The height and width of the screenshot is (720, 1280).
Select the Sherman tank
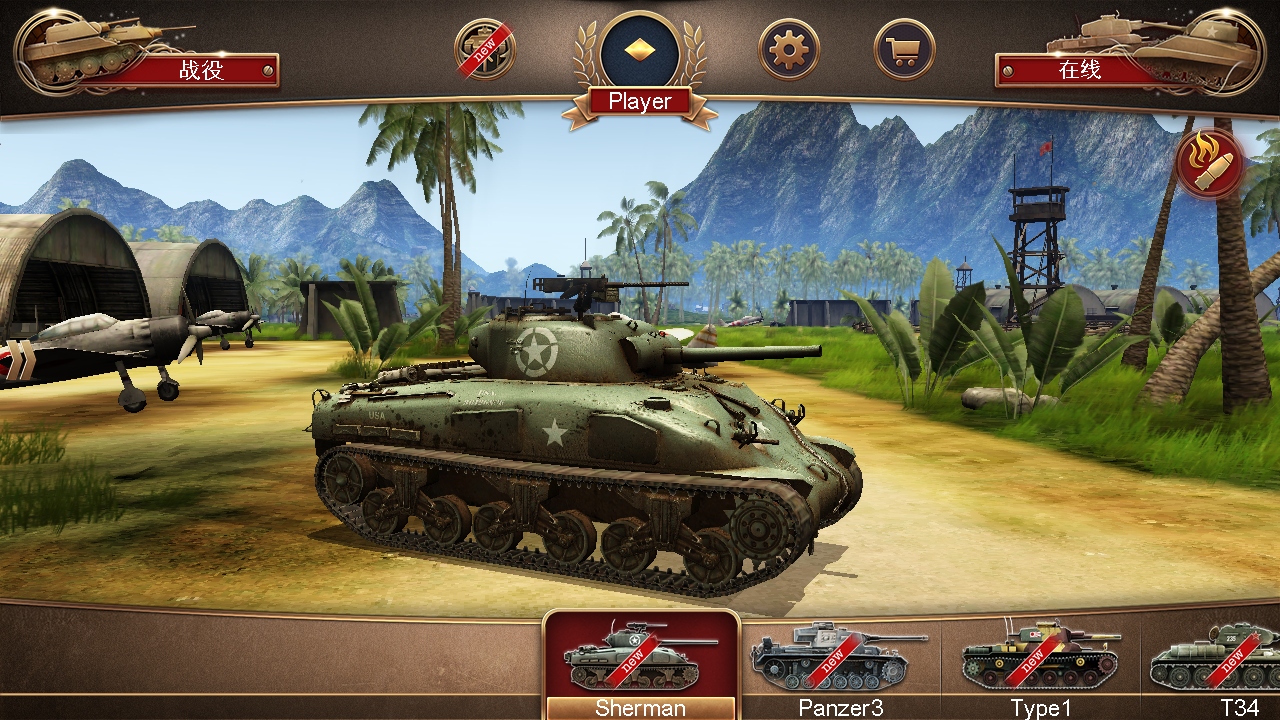(641, 662)
